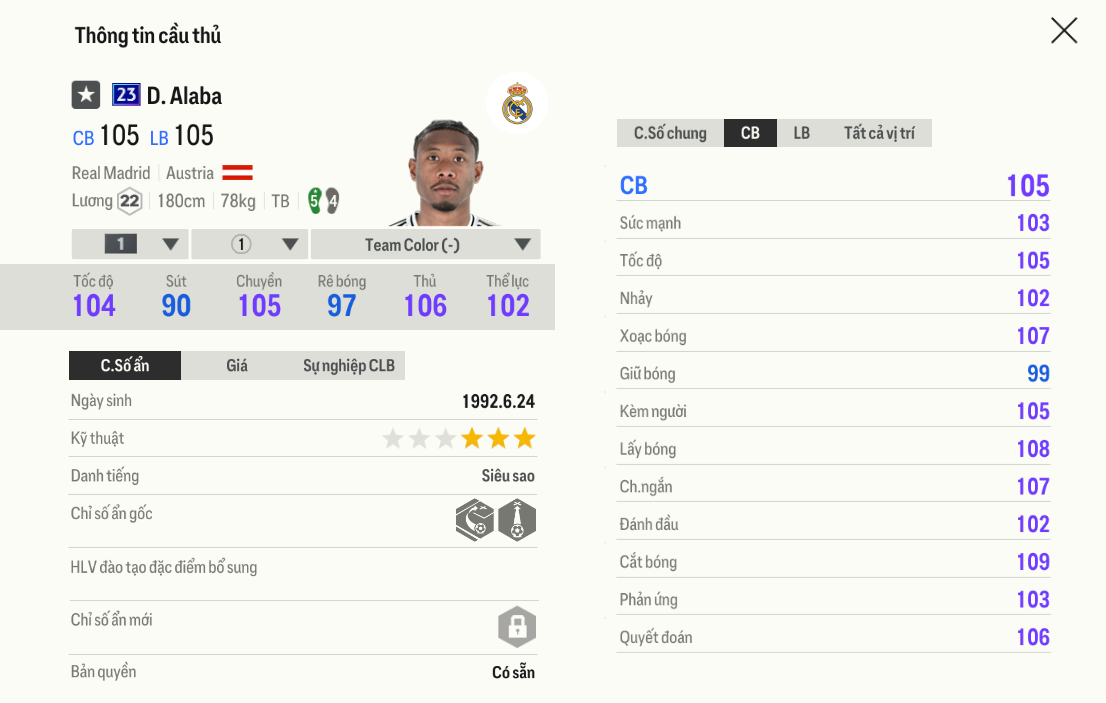Select the CB position stats tab

tap(750, 133)
